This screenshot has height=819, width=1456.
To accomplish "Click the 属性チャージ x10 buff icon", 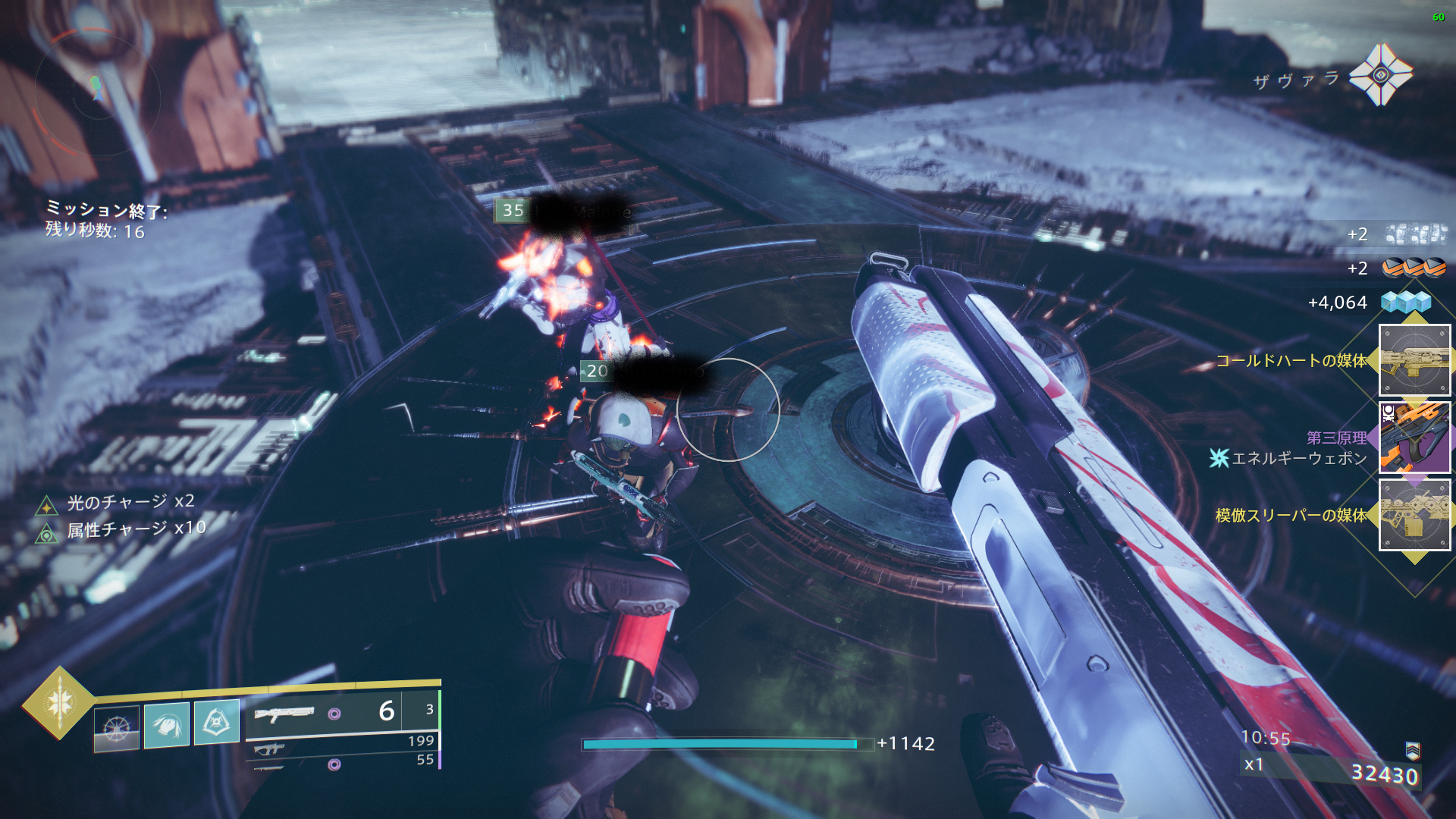I will click(x=47, y=533).
